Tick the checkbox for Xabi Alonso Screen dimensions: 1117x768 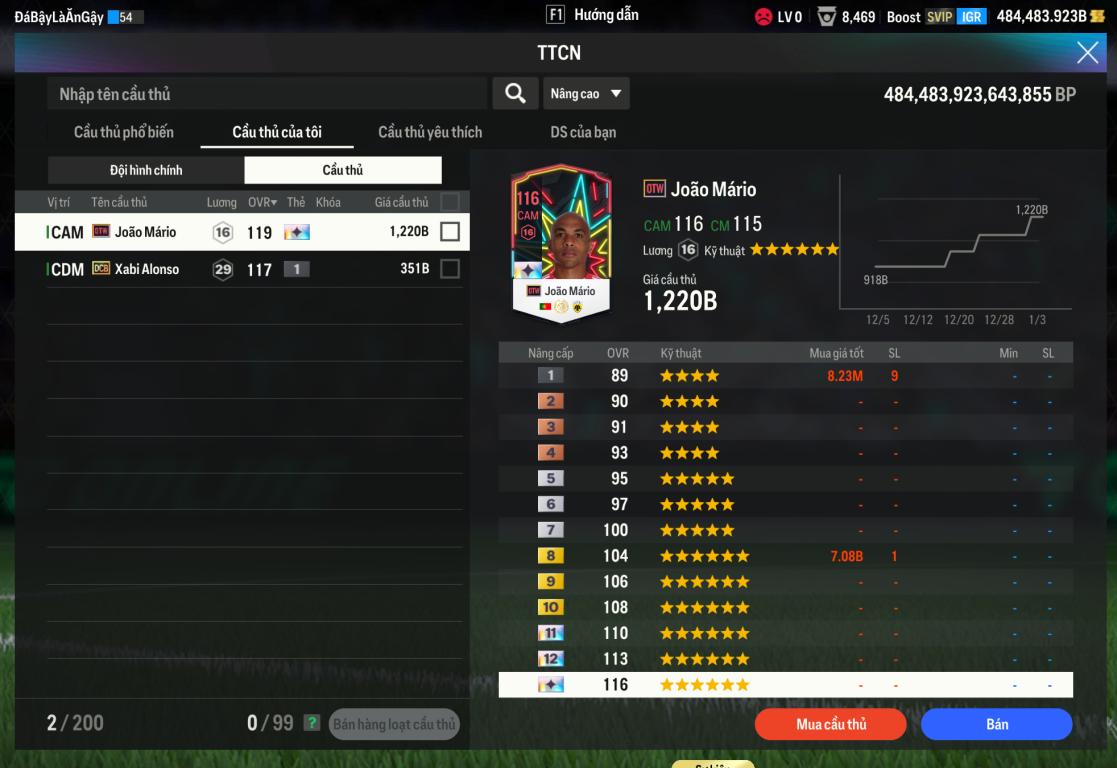(x=450, y=269)
